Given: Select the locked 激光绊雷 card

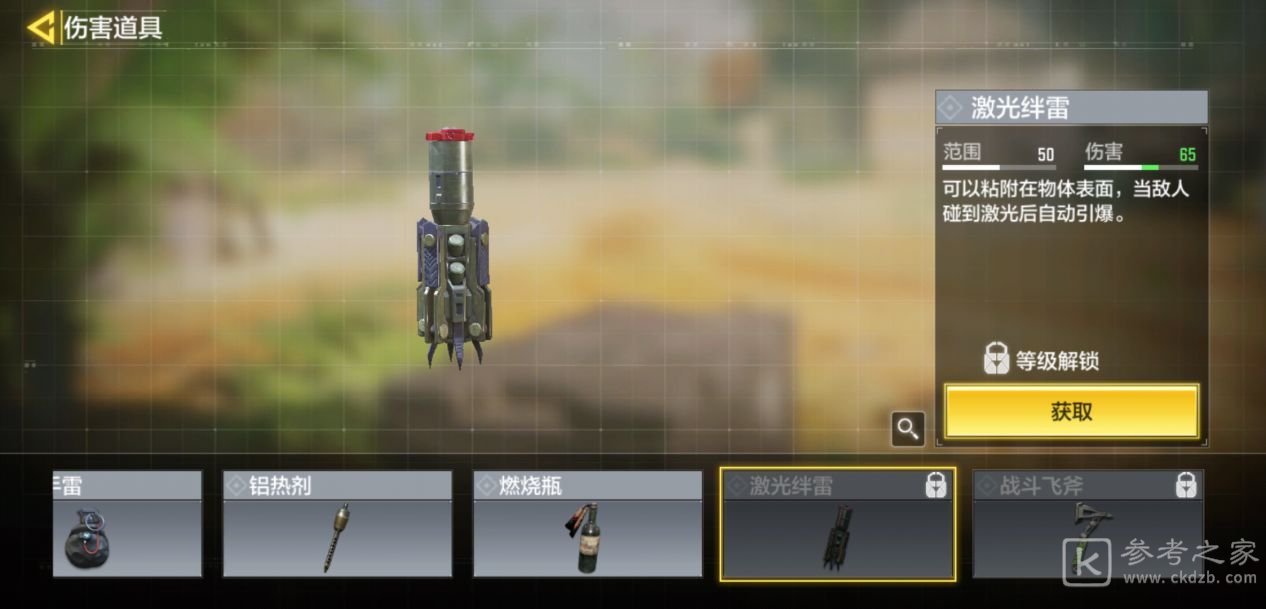Looking at the screenshot, I should click(x=837, y=525).
